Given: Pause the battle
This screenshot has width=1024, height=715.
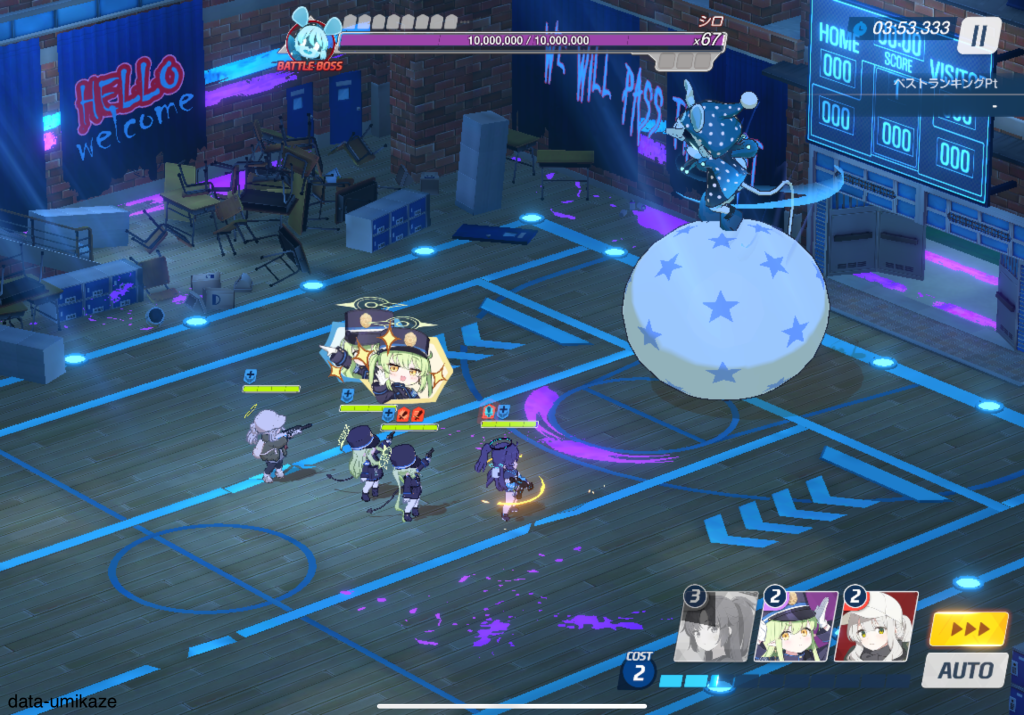Looking at the screenshot, I should [979, 36].
